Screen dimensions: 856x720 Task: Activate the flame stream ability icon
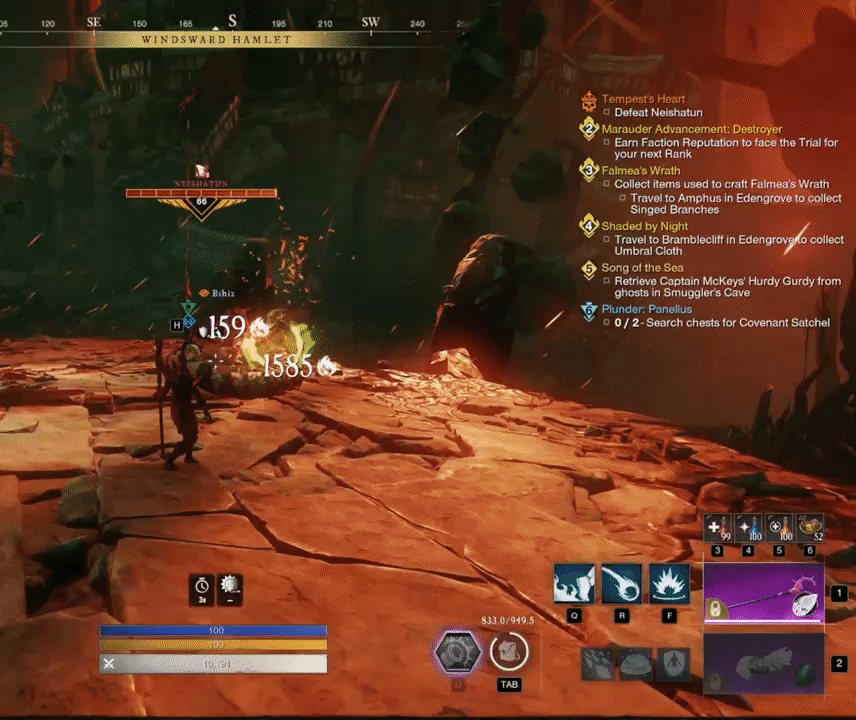[x=574, y=584]
